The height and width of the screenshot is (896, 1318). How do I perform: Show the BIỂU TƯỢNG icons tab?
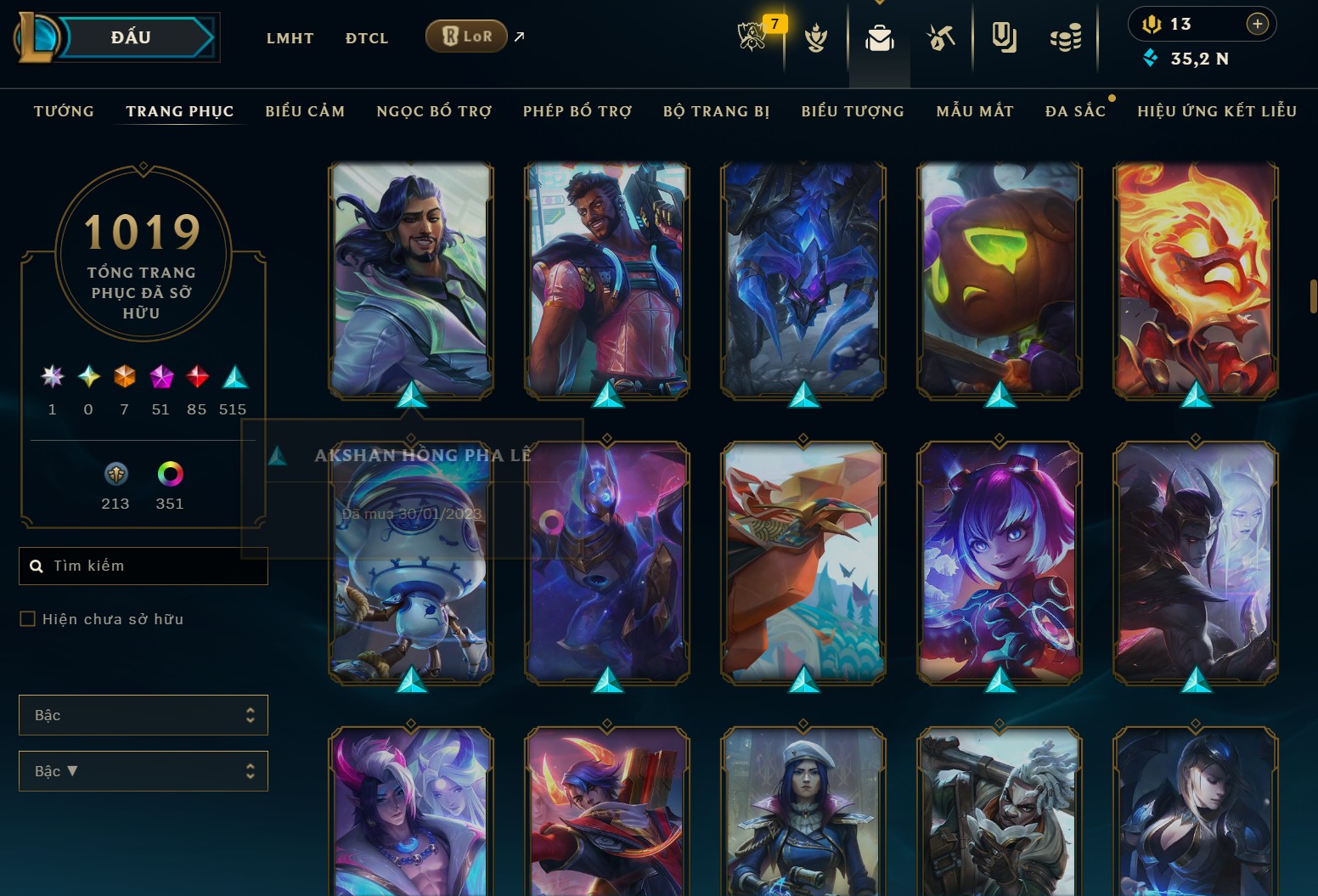(x=853, y=111)
